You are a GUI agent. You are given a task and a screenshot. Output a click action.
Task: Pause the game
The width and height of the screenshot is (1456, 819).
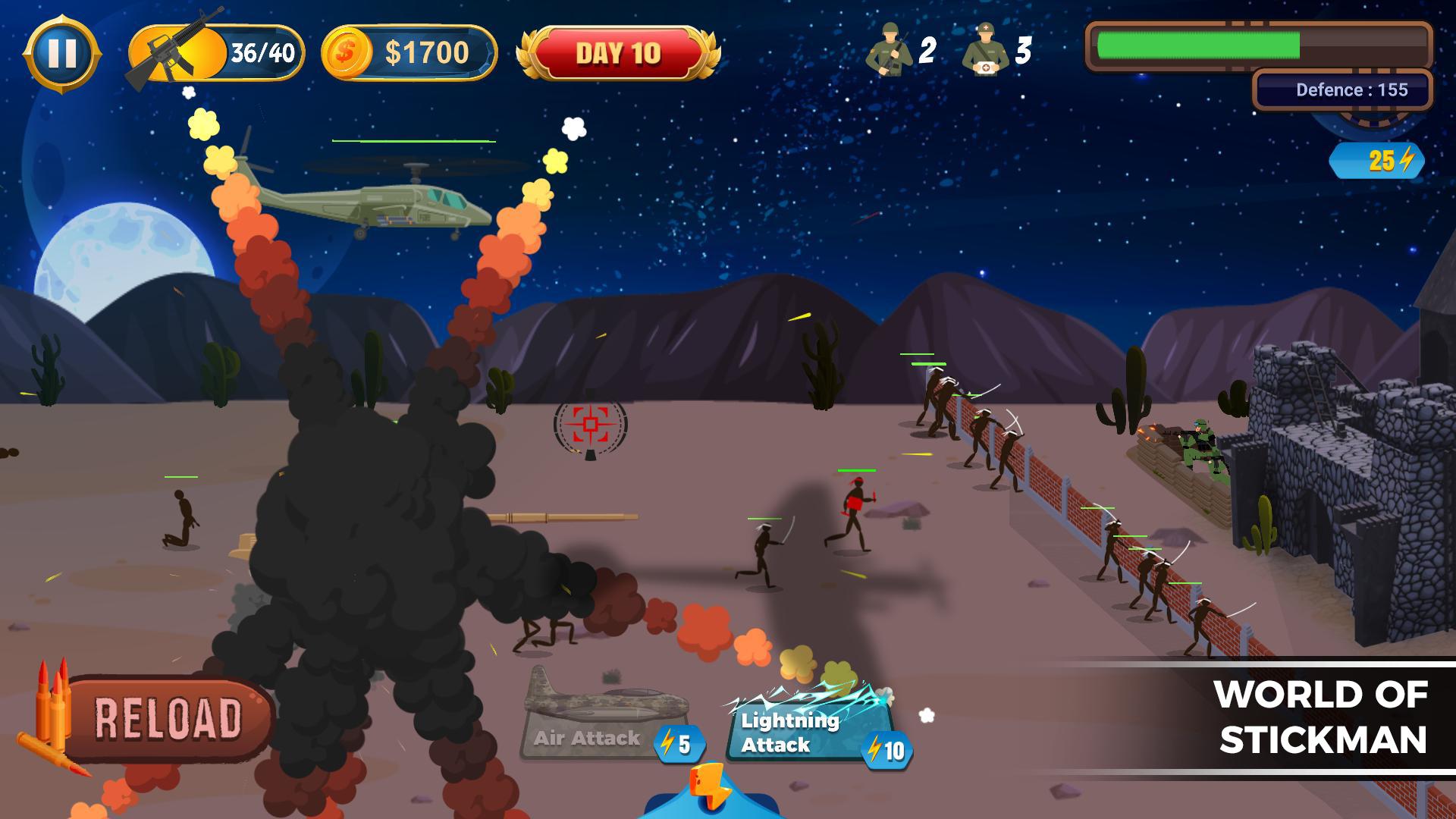[x=61, y=54]
